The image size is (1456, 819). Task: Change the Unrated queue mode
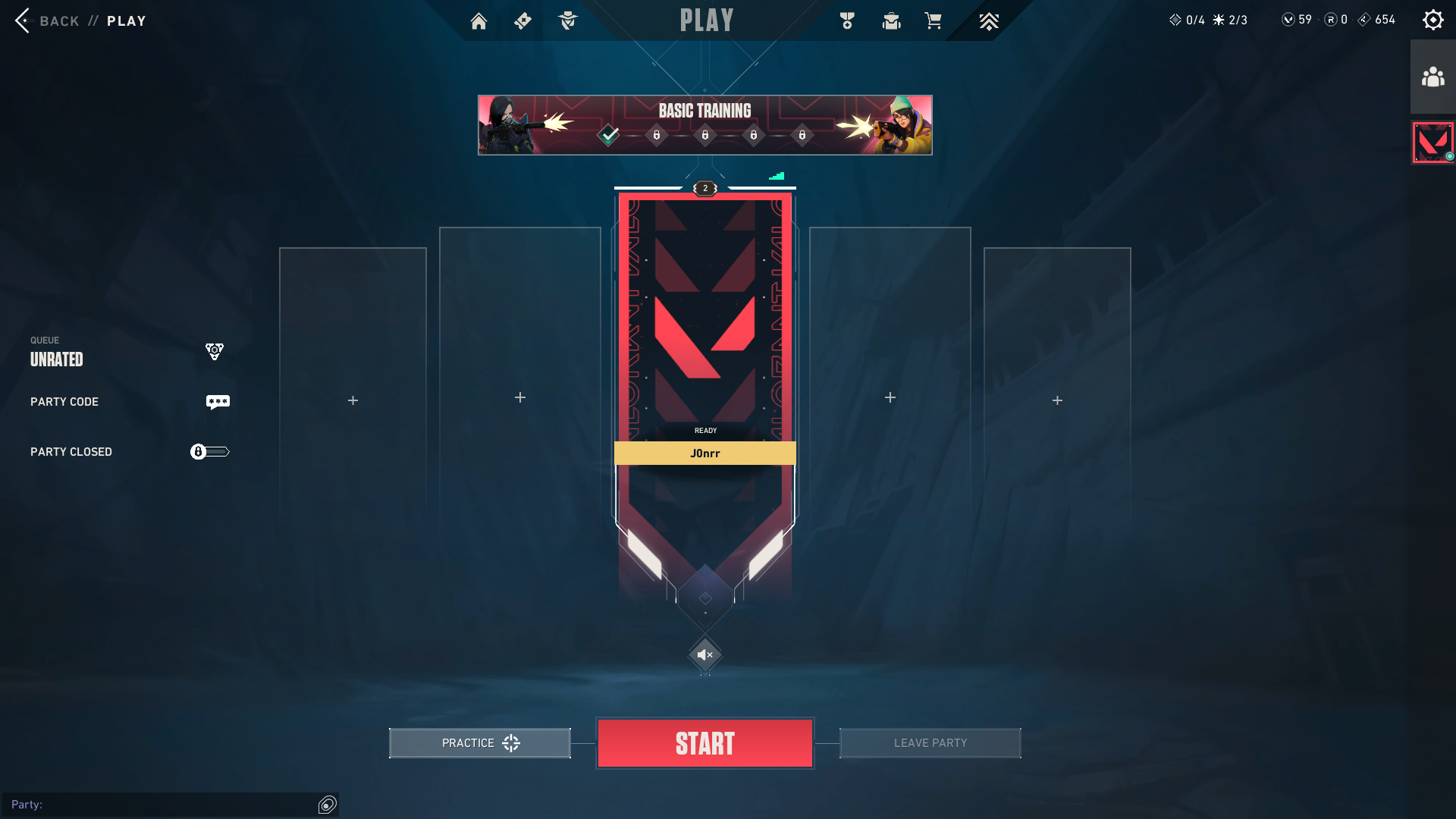(215, 351)
